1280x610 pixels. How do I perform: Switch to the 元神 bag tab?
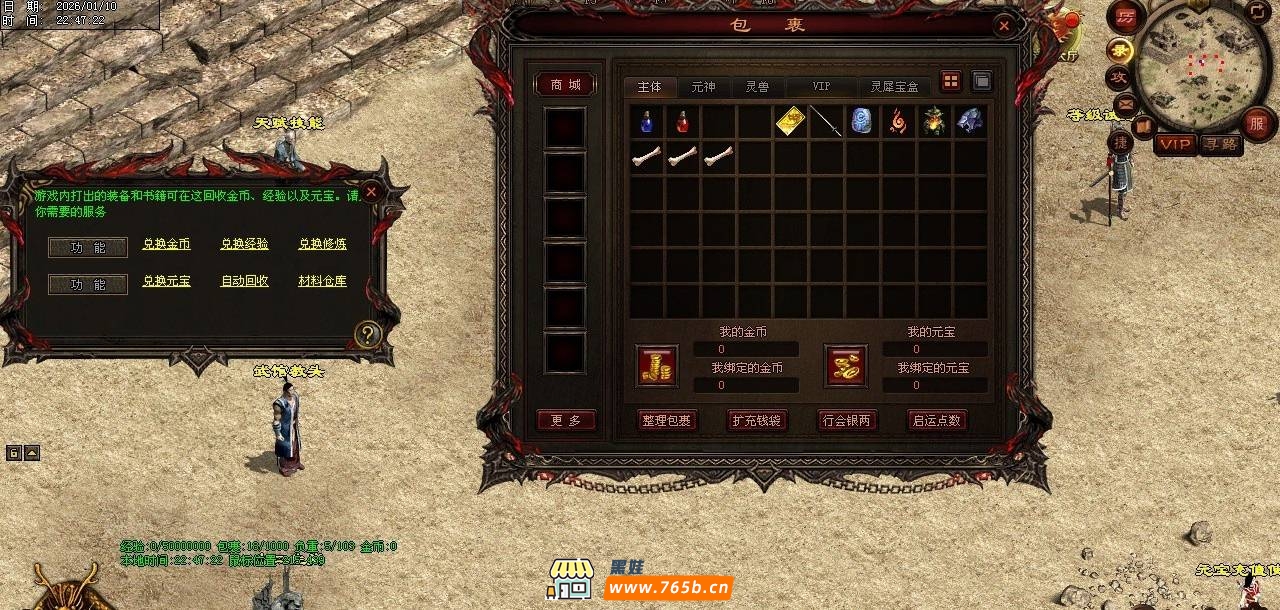coord(703,87)
